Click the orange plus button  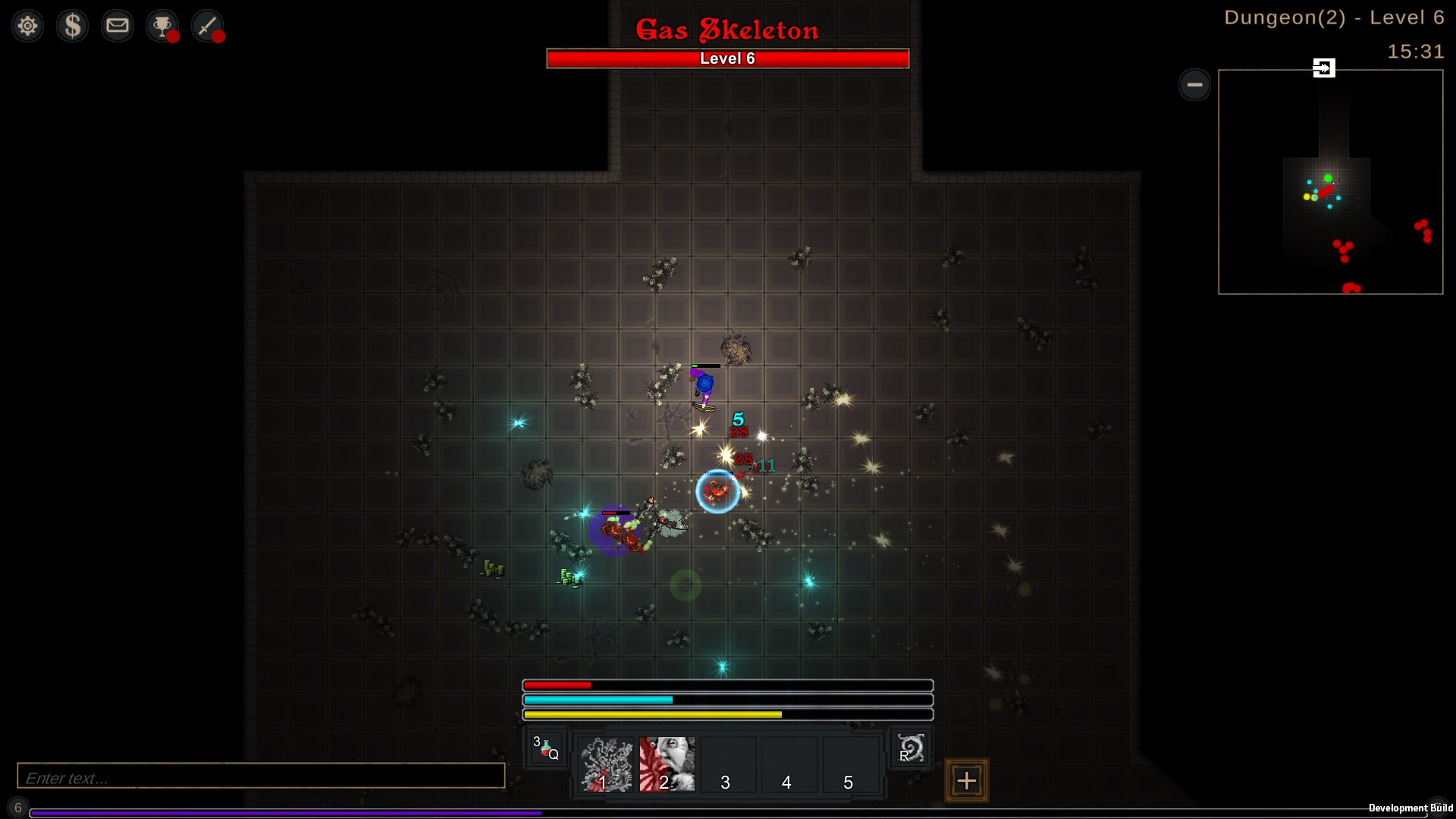[x=966, y=780]
